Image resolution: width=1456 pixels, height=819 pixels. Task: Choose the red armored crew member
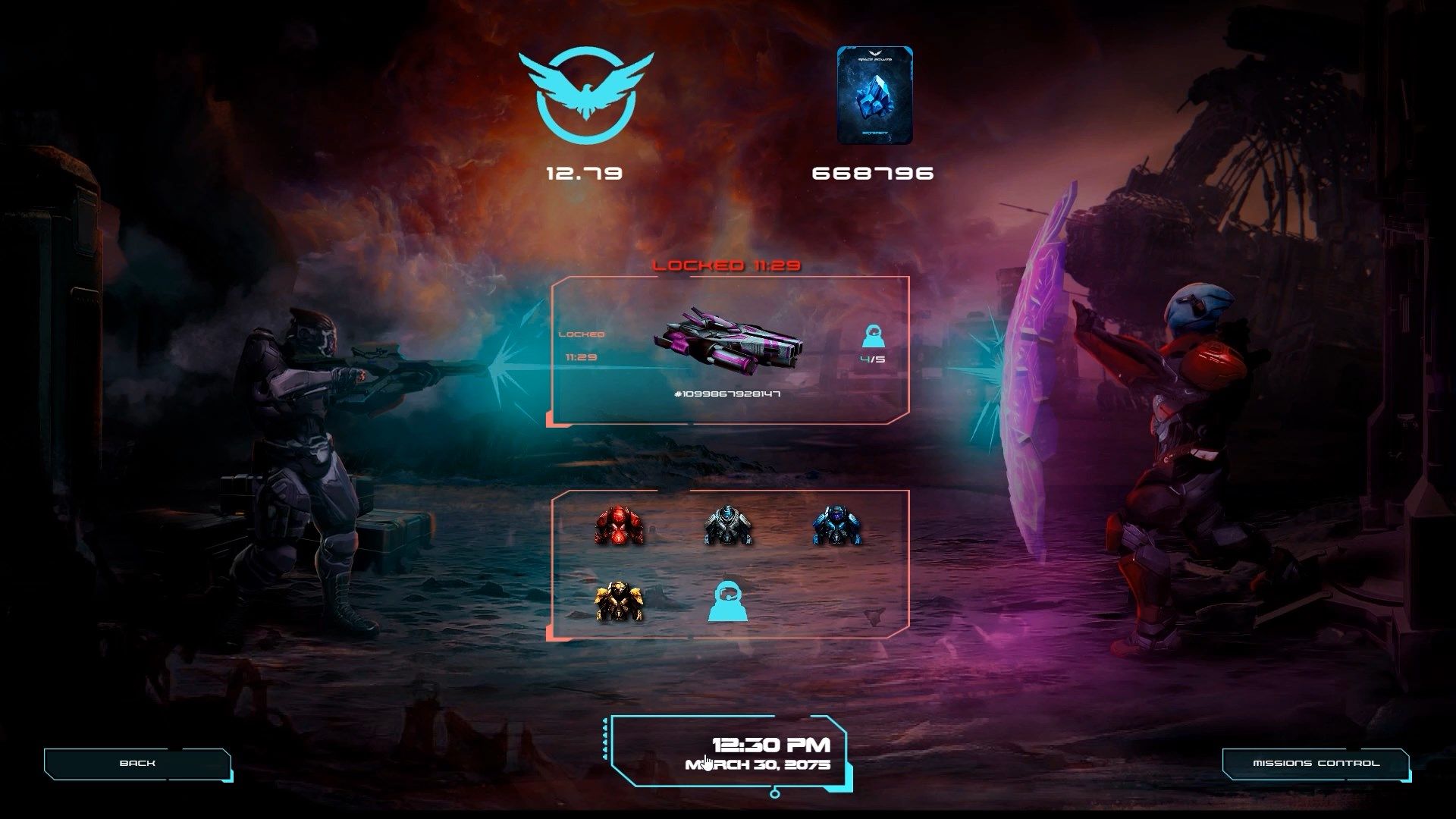pos(619,526)
